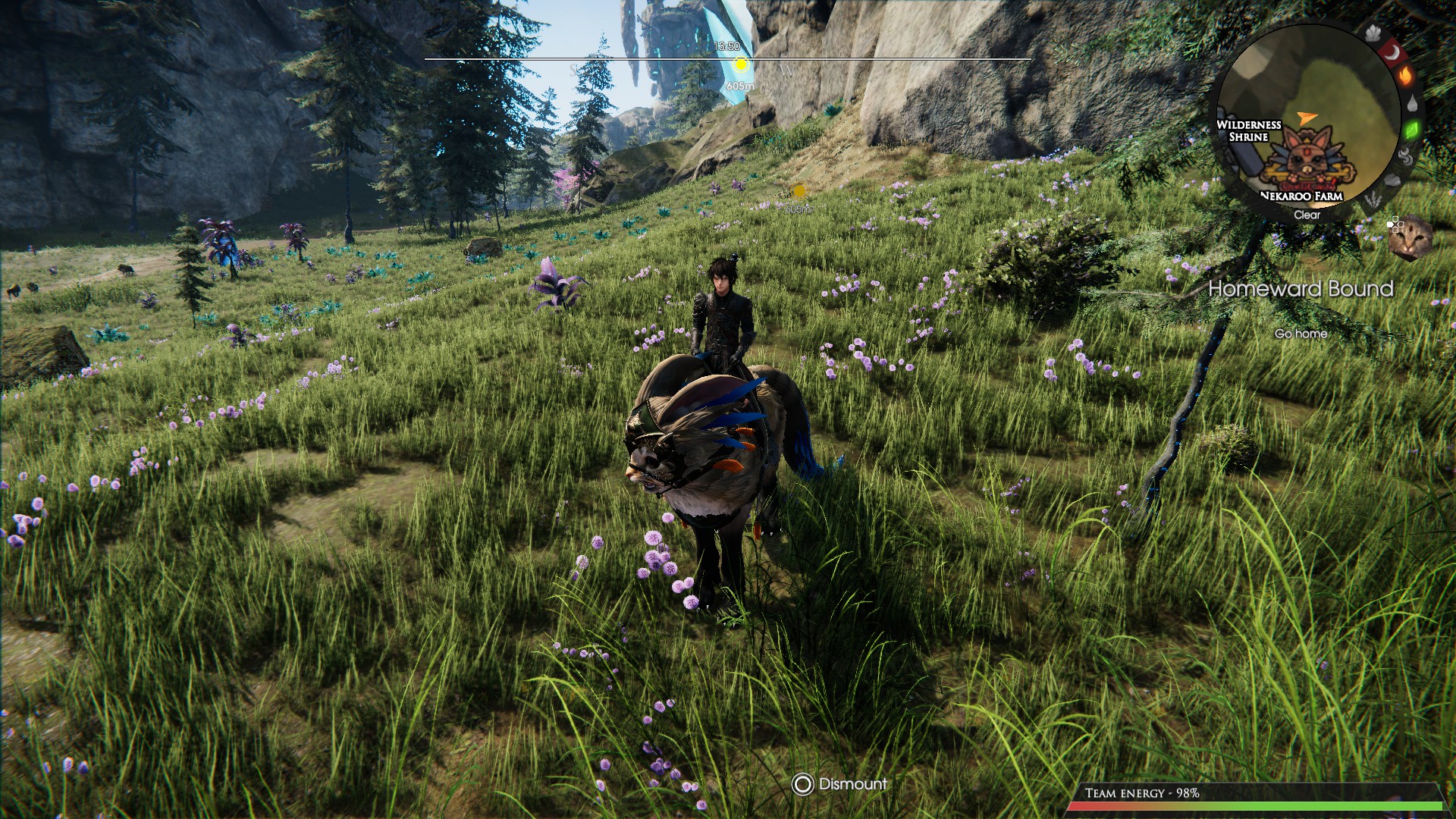This screenshot has width=1456, height=819.
Task: Activate the orange flame element icon
Action: (x=1405, y=76)
